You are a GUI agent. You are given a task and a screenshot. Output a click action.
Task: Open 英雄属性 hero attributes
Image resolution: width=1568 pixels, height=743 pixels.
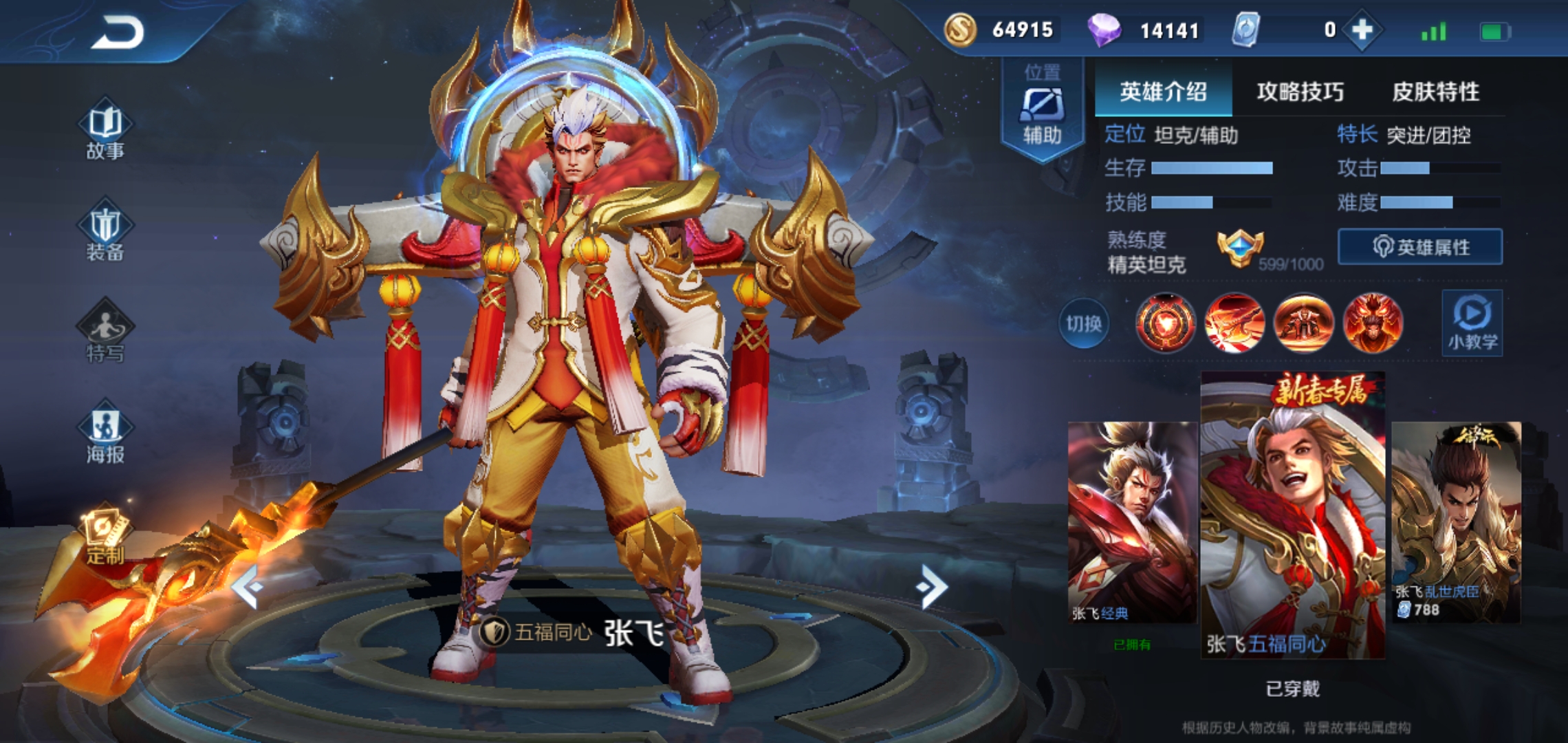1420,247
